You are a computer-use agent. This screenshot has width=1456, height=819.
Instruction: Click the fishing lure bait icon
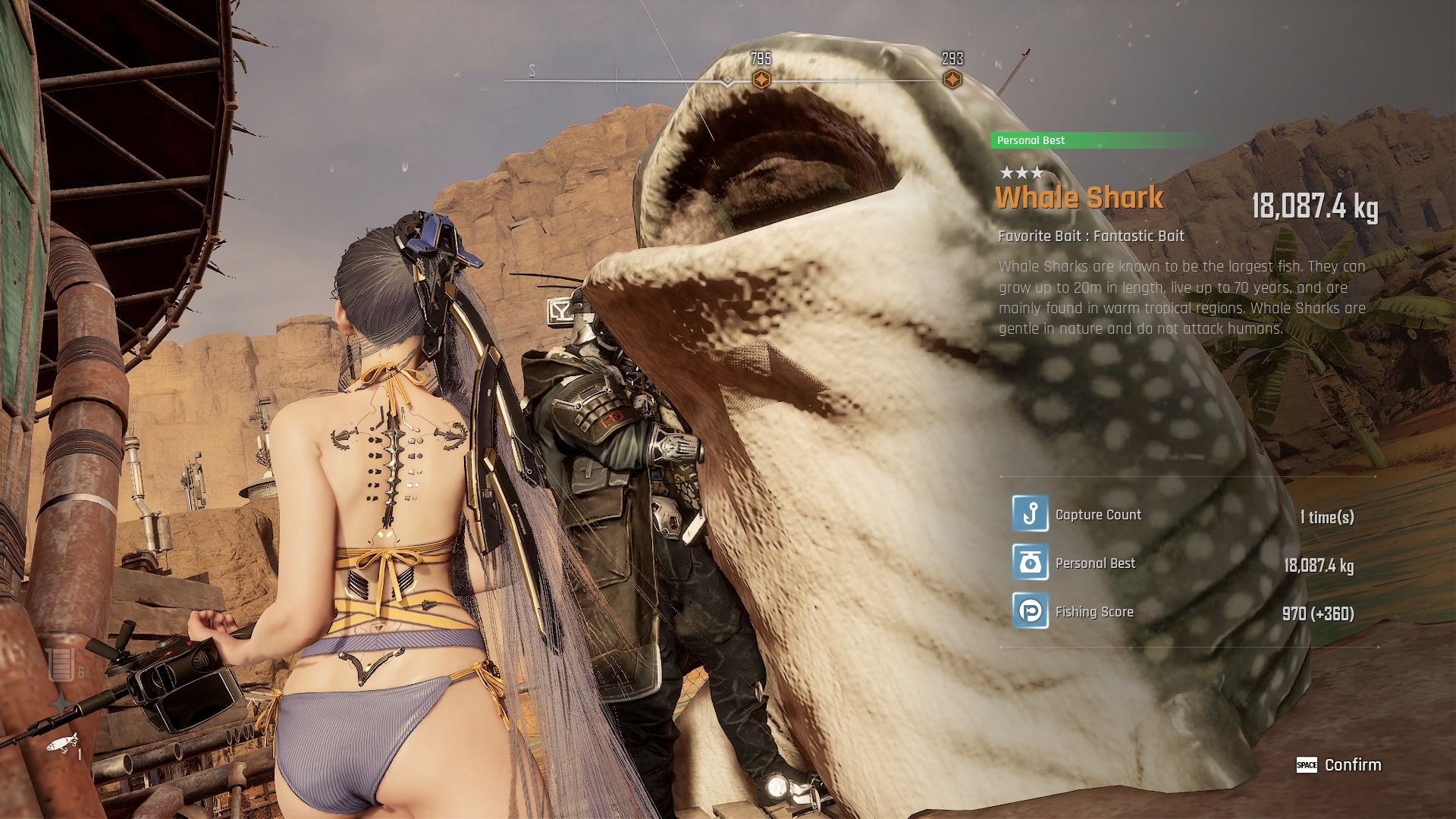62,743
